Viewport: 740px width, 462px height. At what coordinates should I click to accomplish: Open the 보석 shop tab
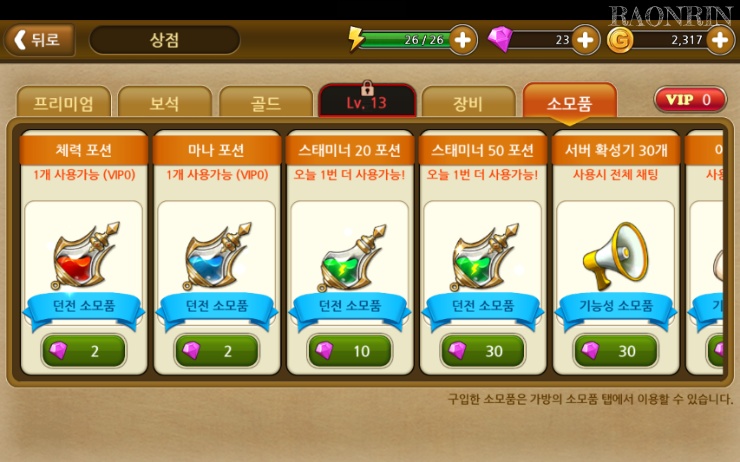(x=165, y=103)
